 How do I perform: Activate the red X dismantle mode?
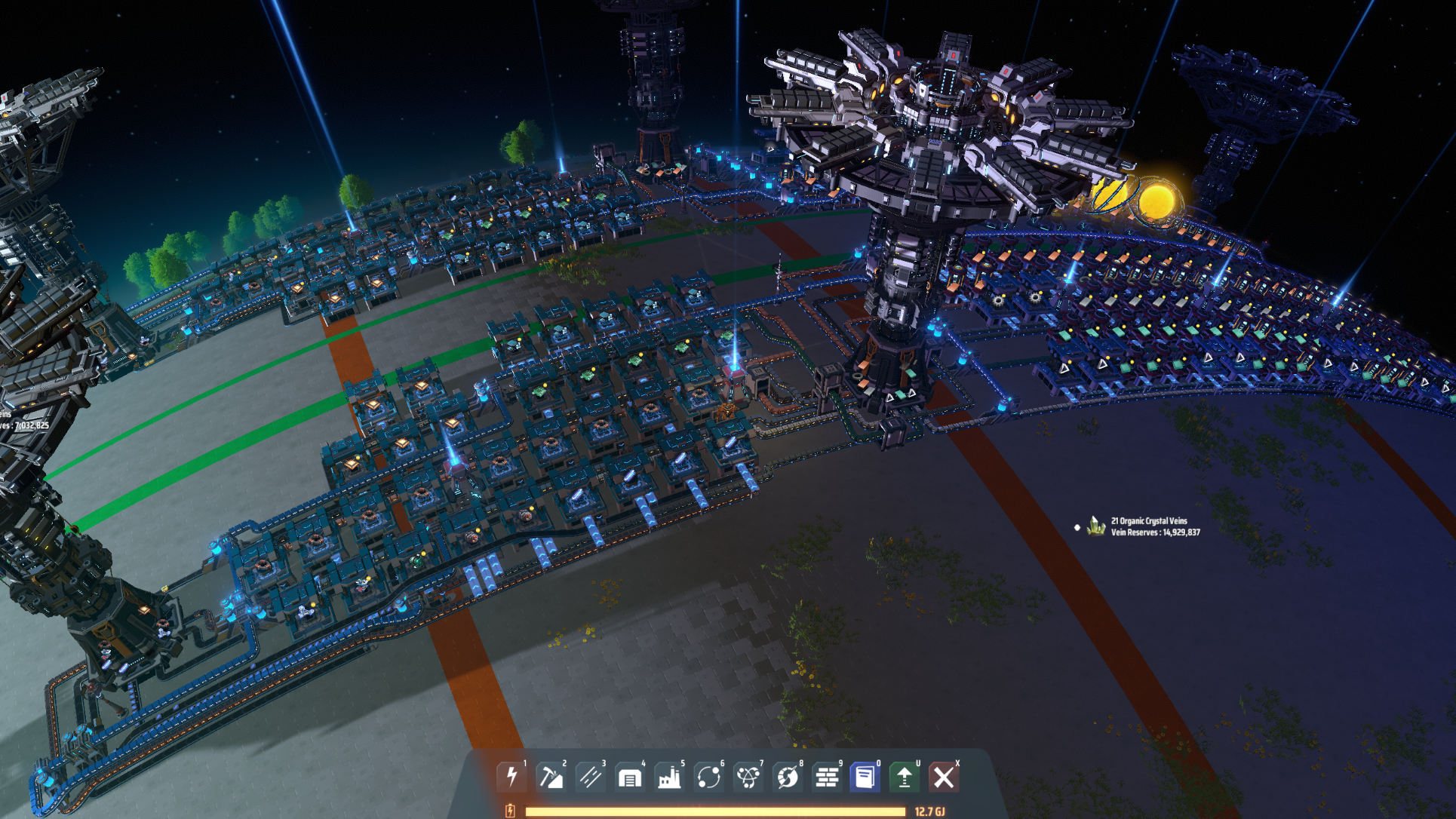click(944, 776)
